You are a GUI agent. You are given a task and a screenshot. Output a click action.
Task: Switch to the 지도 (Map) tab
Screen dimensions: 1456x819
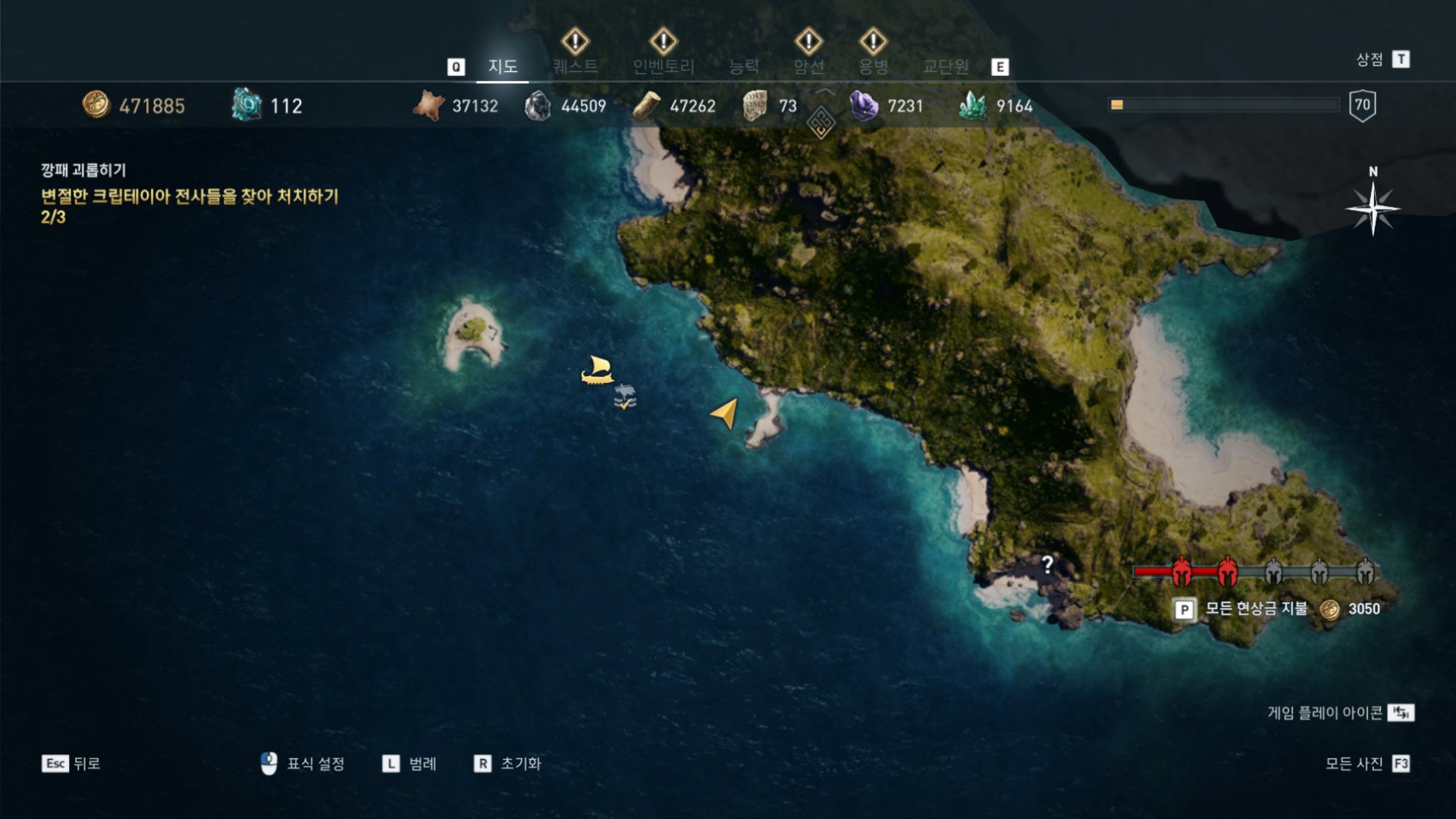(x=502, y=67)
